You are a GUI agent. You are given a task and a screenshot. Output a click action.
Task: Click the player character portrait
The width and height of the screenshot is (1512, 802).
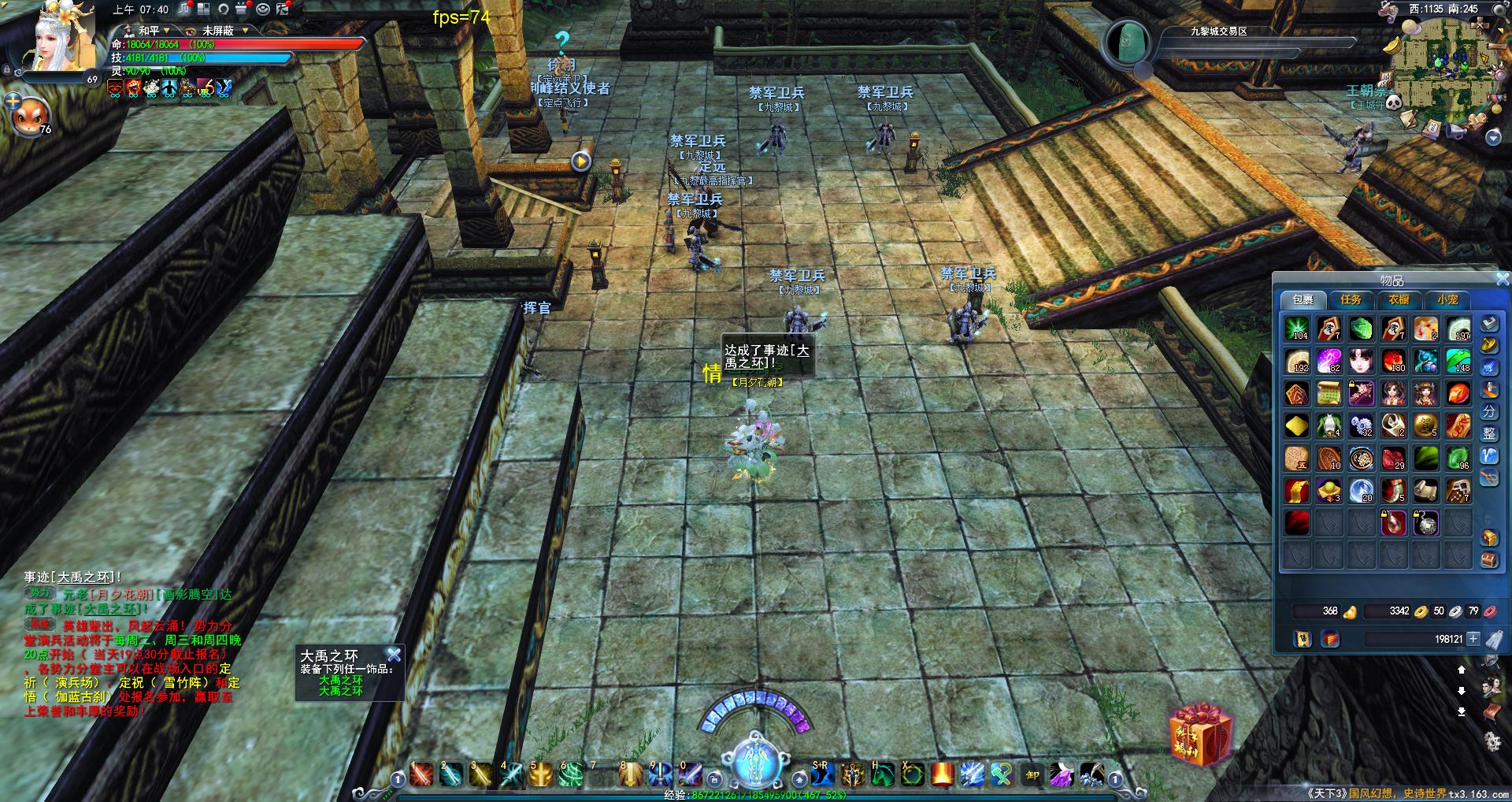pos(65,39)
